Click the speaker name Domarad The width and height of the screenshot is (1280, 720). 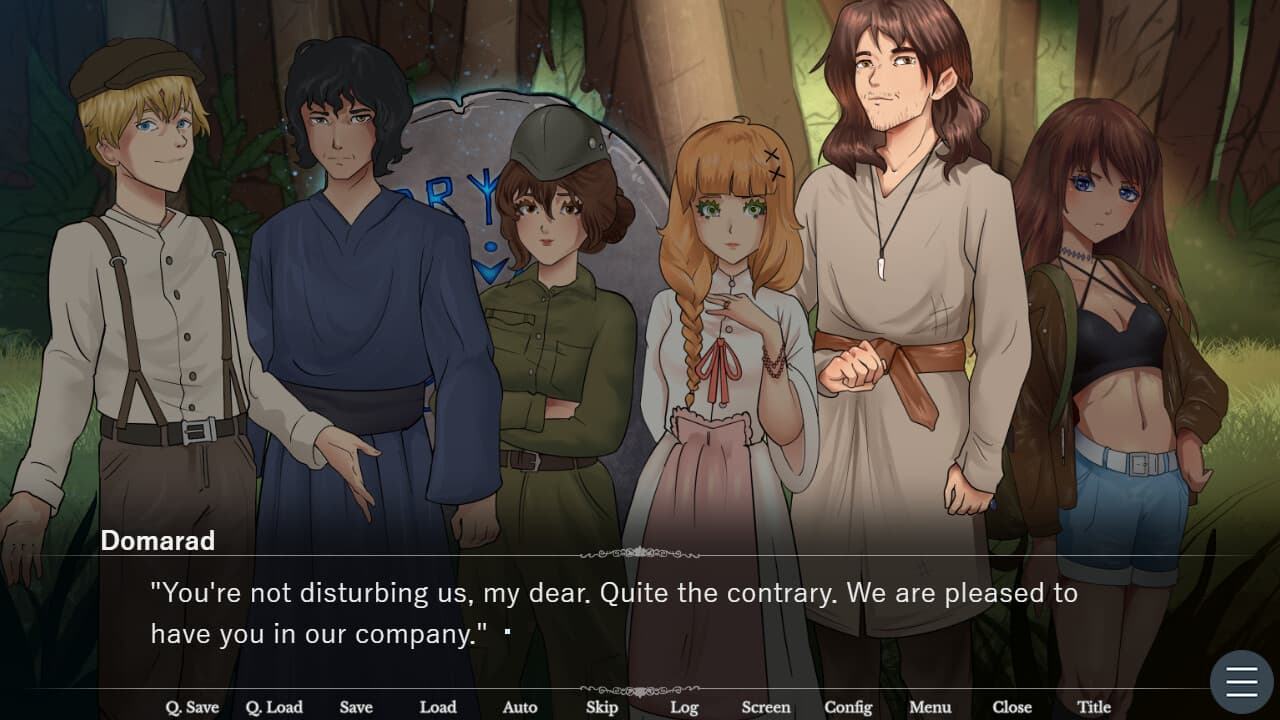158,541
